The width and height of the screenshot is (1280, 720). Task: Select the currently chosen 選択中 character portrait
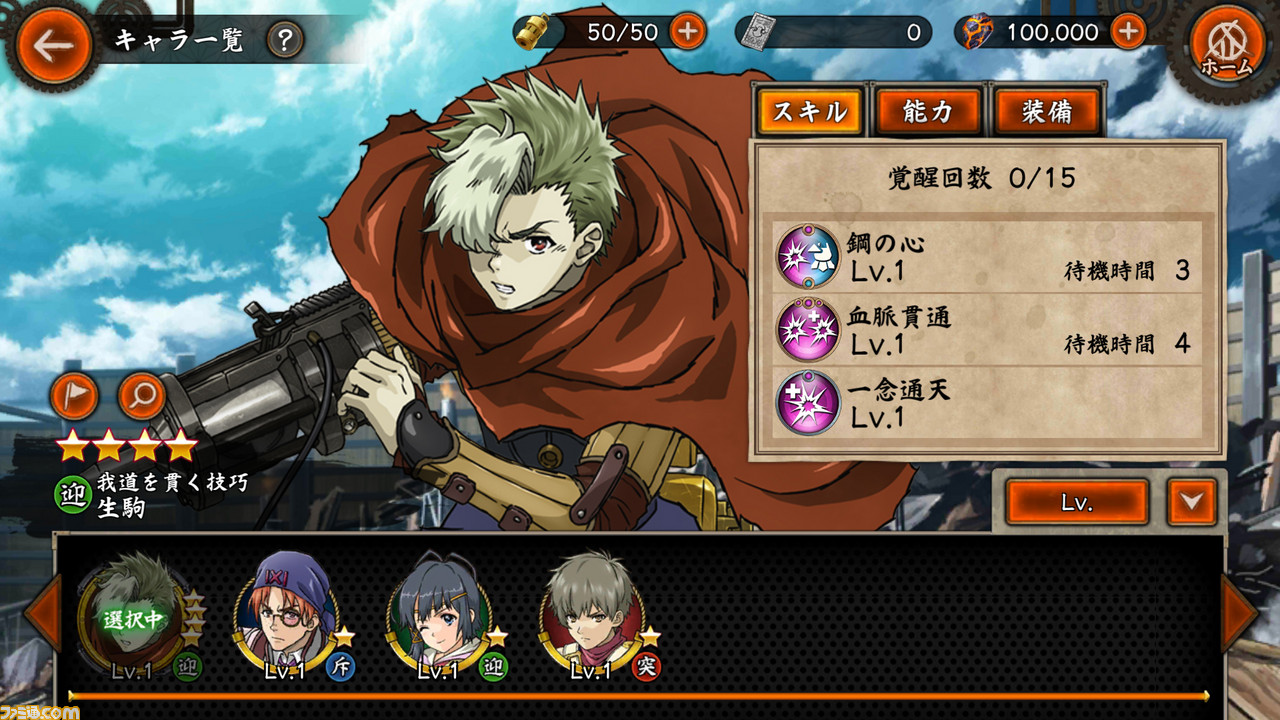131,617
